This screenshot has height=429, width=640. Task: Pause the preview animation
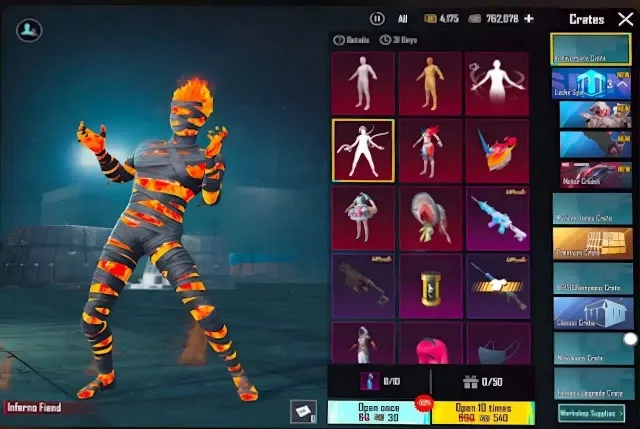coord(376,19)
